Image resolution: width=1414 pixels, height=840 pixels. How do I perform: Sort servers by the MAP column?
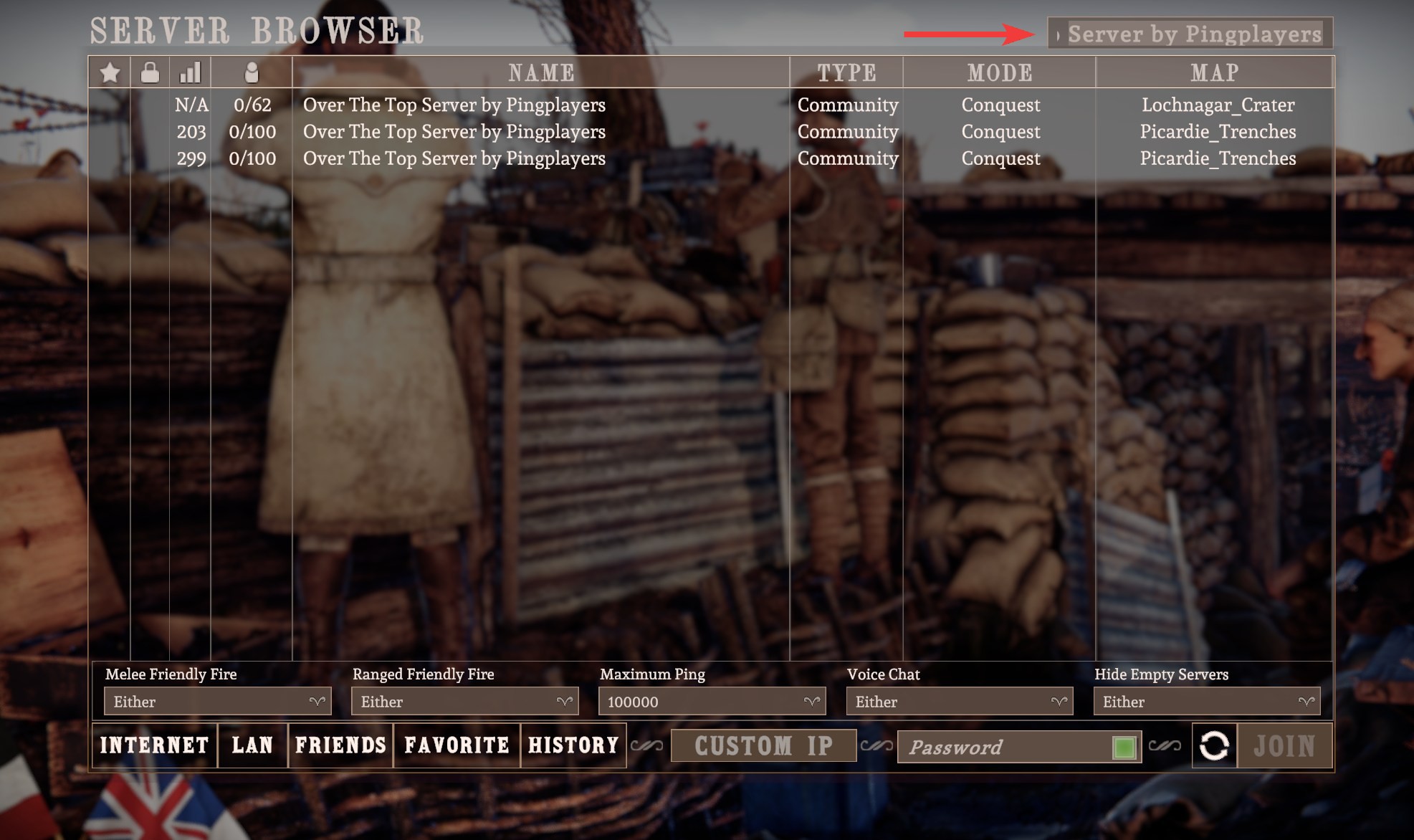[x=1215, y=72]
